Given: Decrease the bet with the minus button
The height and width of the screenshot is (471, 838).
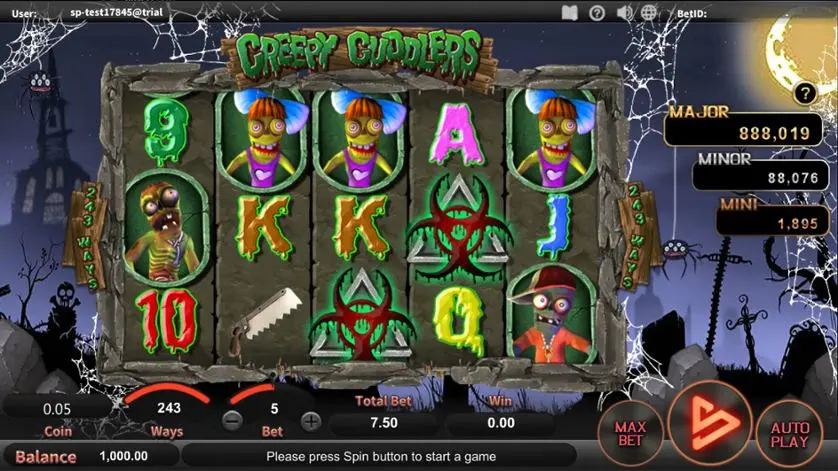Looking at the screenshot, I should pos(231,421).
